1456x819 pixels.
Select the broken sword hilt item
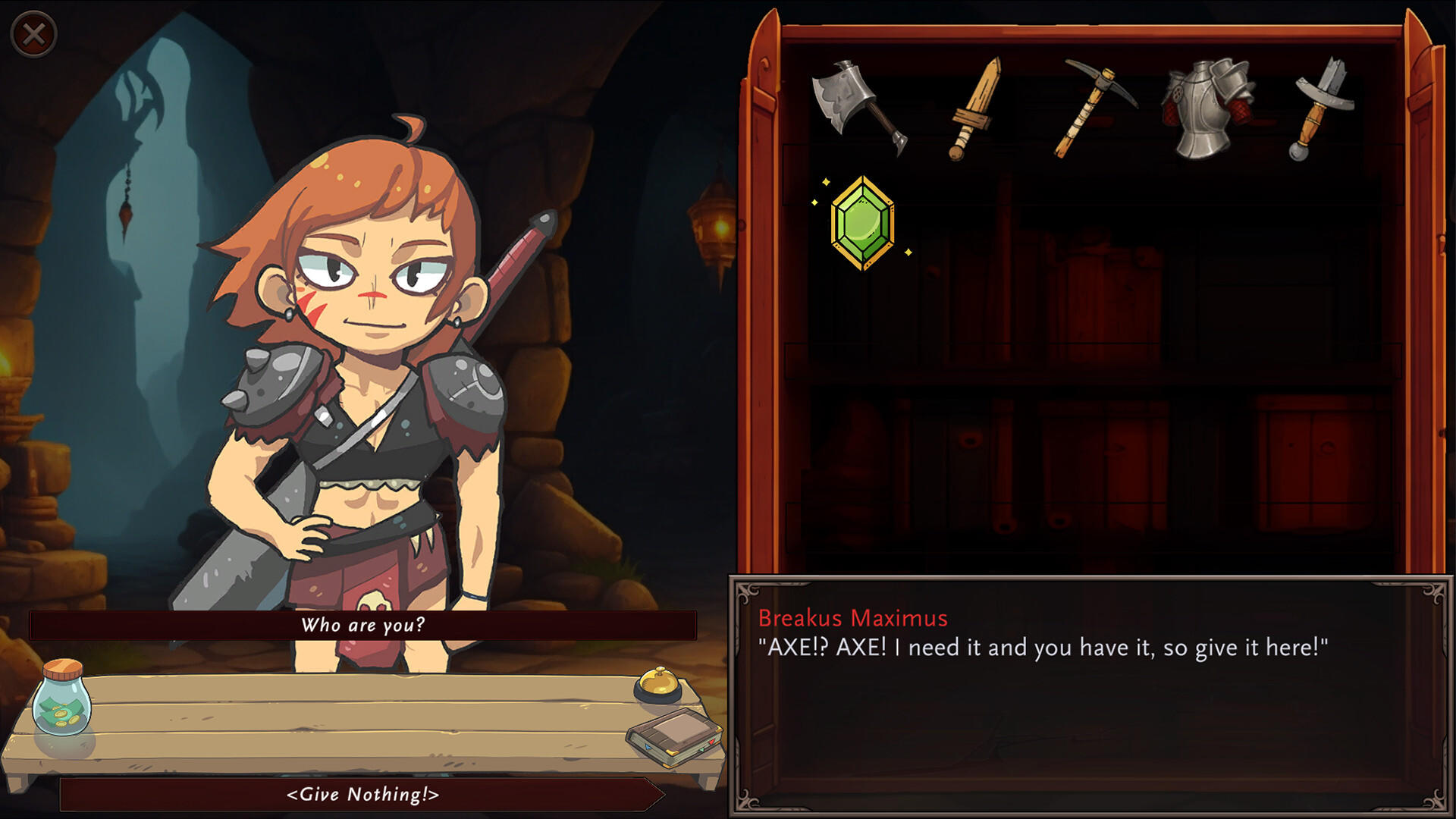click(1321, 108)
